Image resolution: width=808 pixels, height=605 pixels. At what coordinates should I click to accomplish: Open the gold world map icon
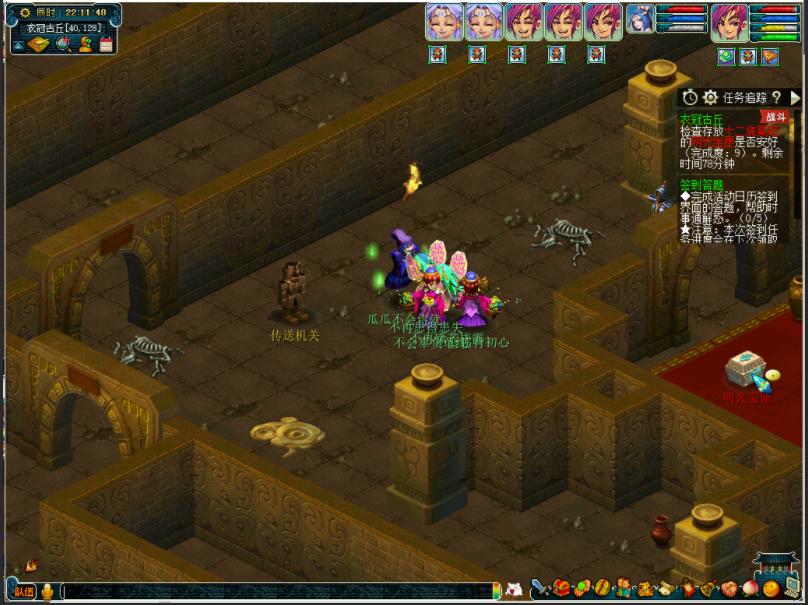37,44
